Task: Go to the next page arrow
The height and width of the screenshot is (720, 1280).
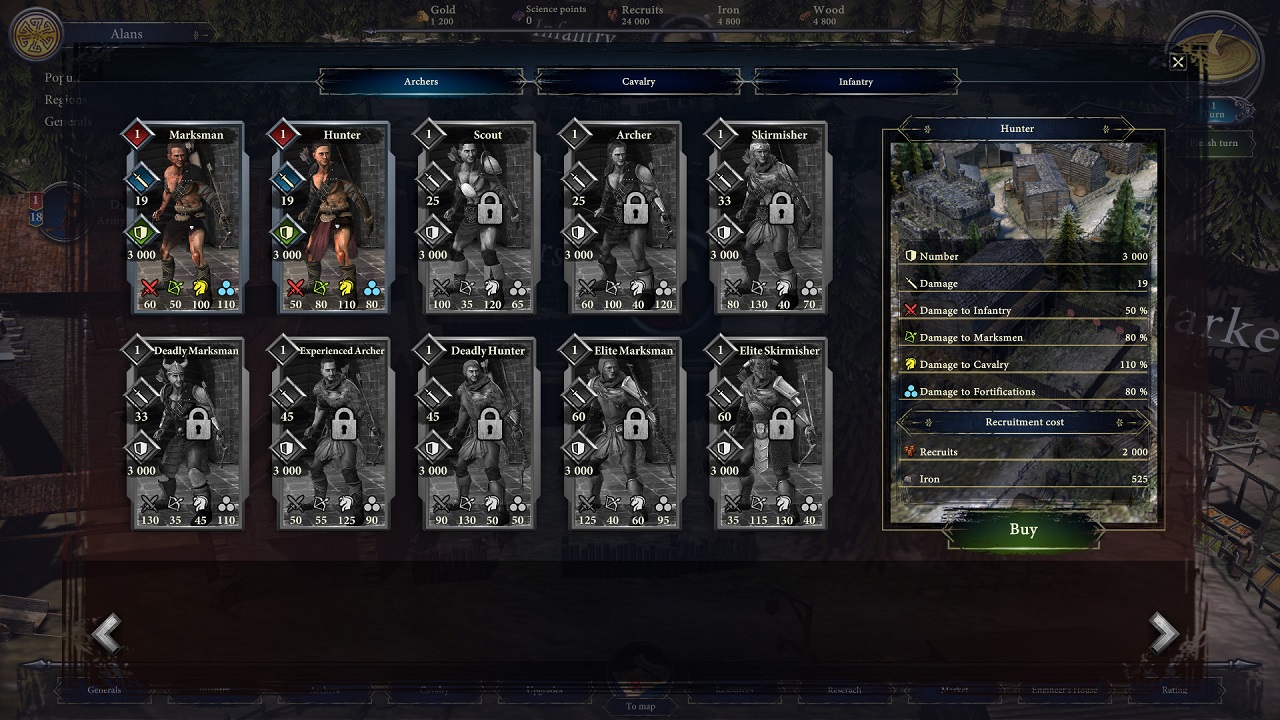Action: pyautogui.click(x=1163, y=633)
